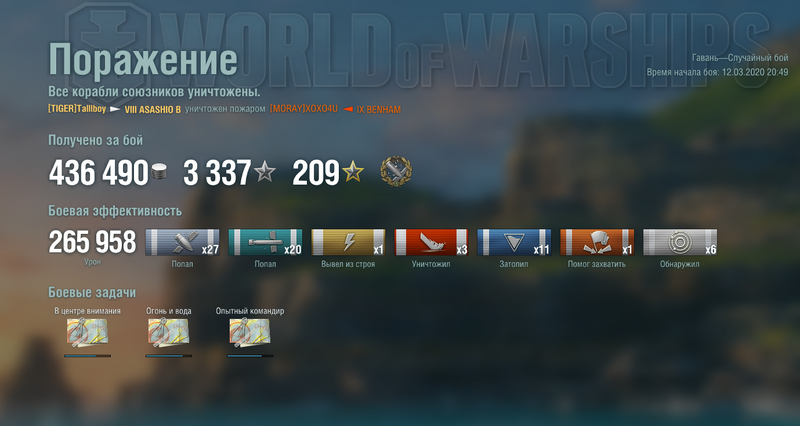800x426 pixels.
Task: Click the yellow lightning 'Вывел из строя' ribbon
Action: (x=349, y=243)
